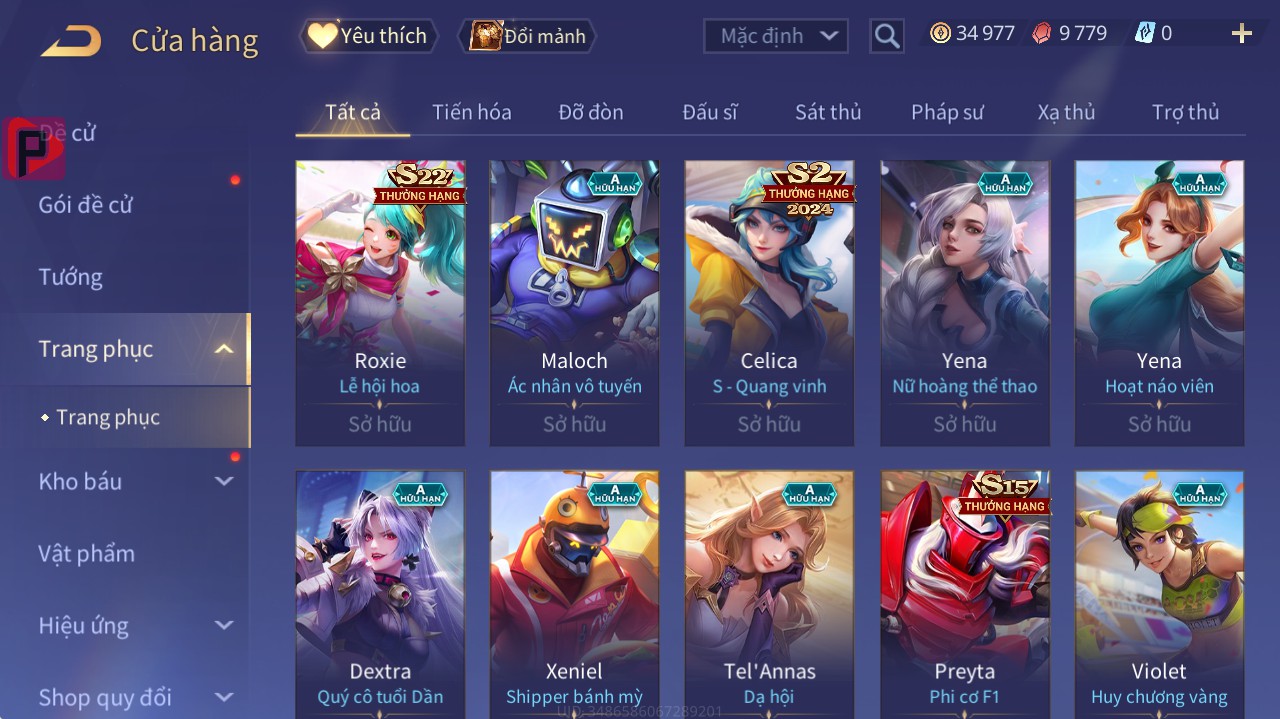Screen dimensions: 1280x719
Task: Open Gói đề cử in sidebar
Action: (x=86, y=205)
